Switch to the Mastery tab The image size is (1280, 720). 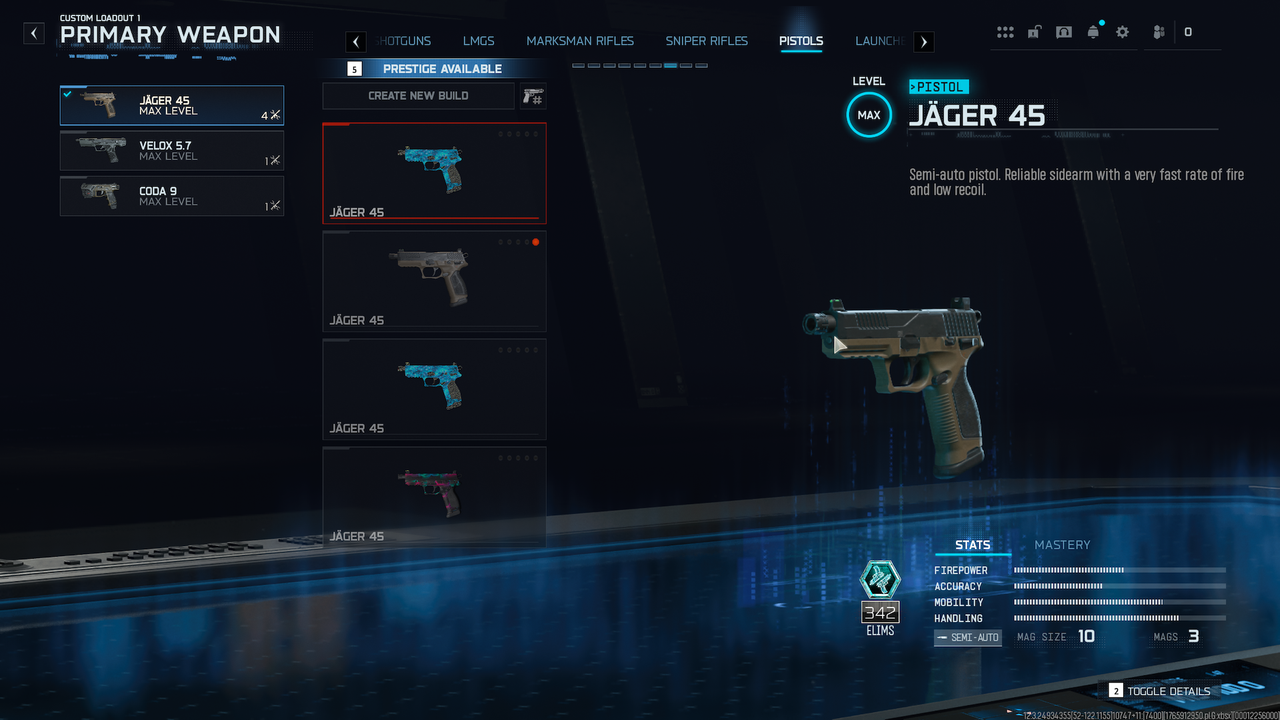click(x=1062, y=545)
